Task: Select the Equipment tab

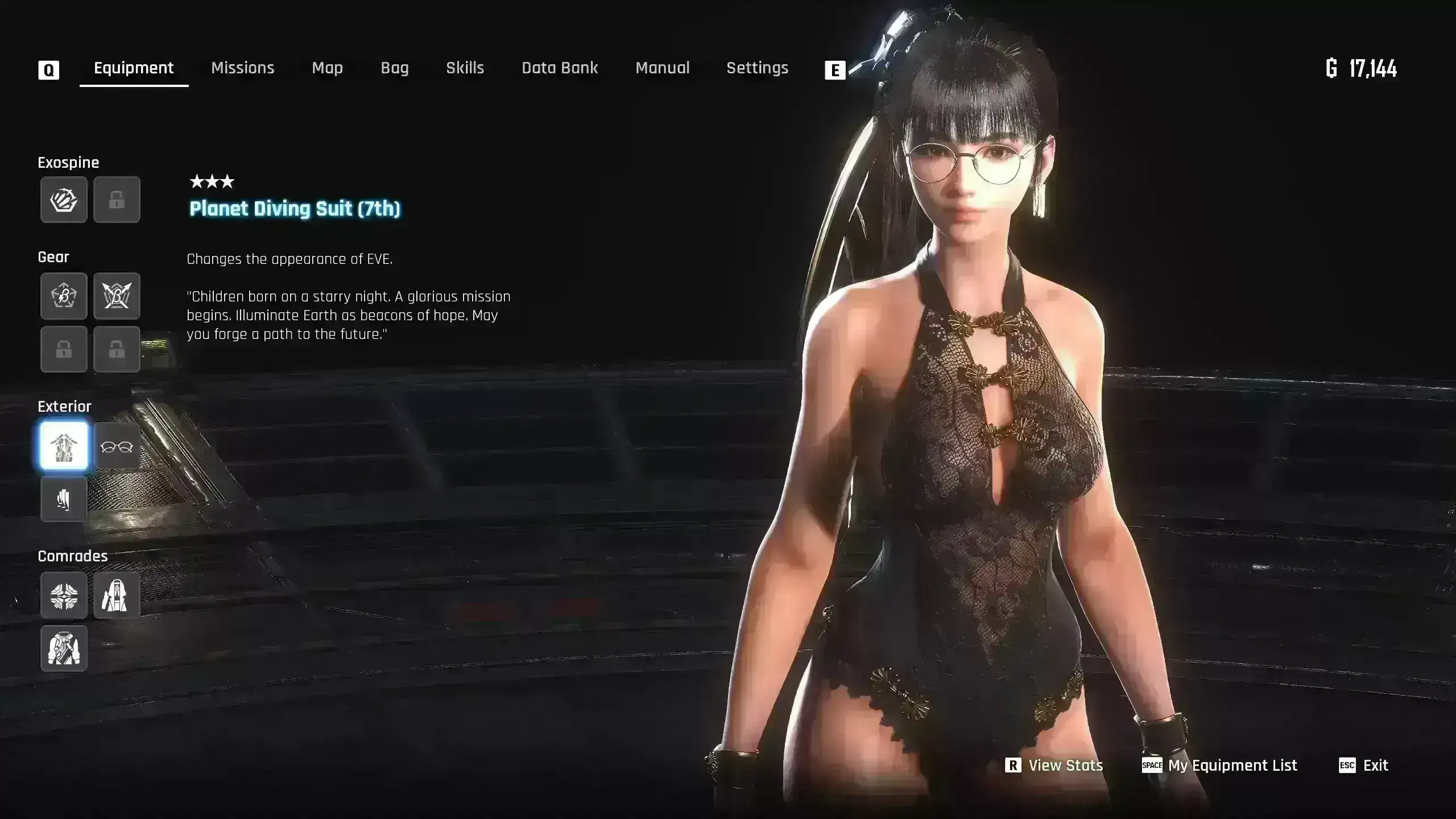Action: pos(134,68)
